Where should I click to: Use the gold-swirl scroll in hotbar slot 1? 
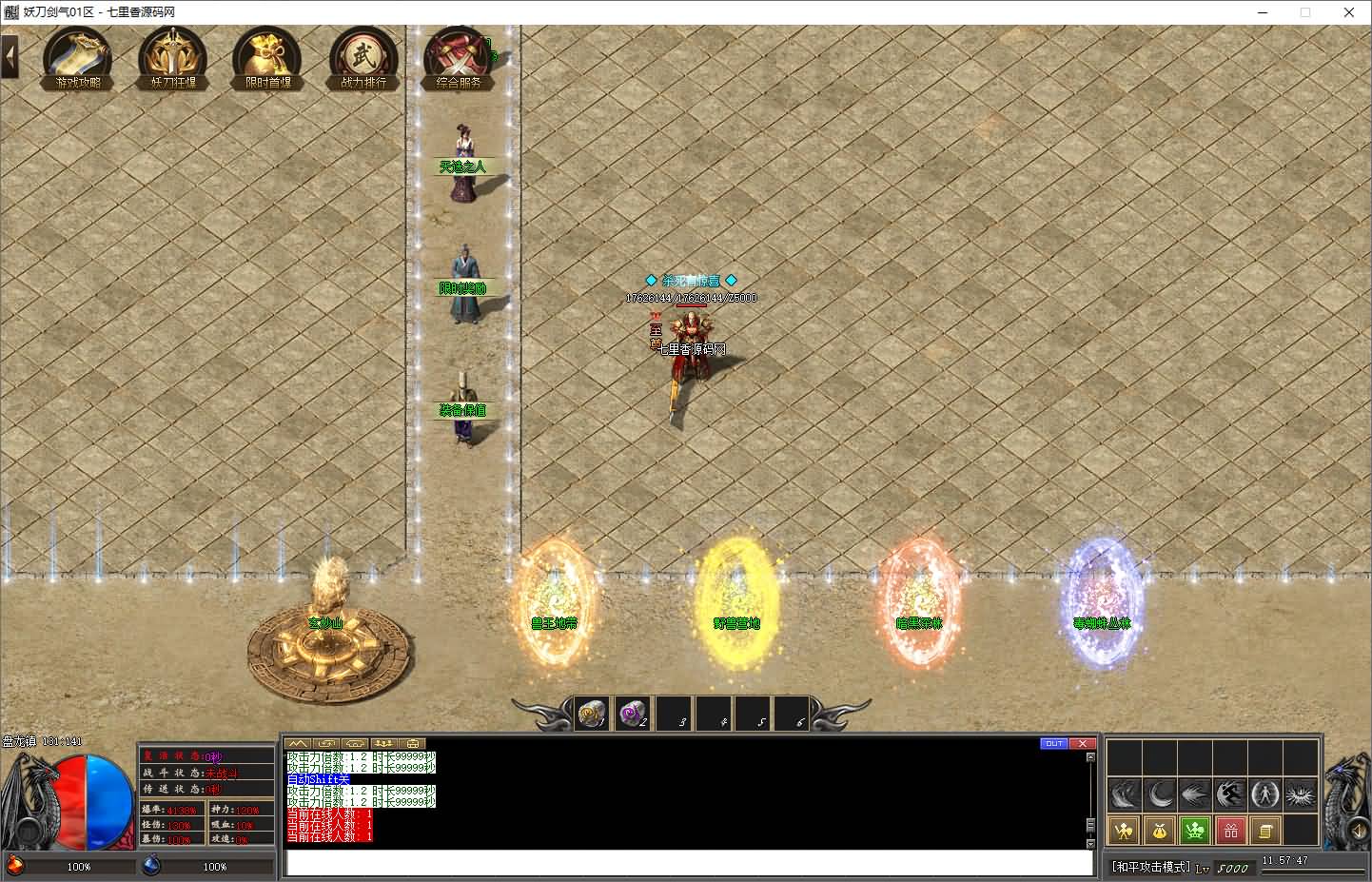592,714
